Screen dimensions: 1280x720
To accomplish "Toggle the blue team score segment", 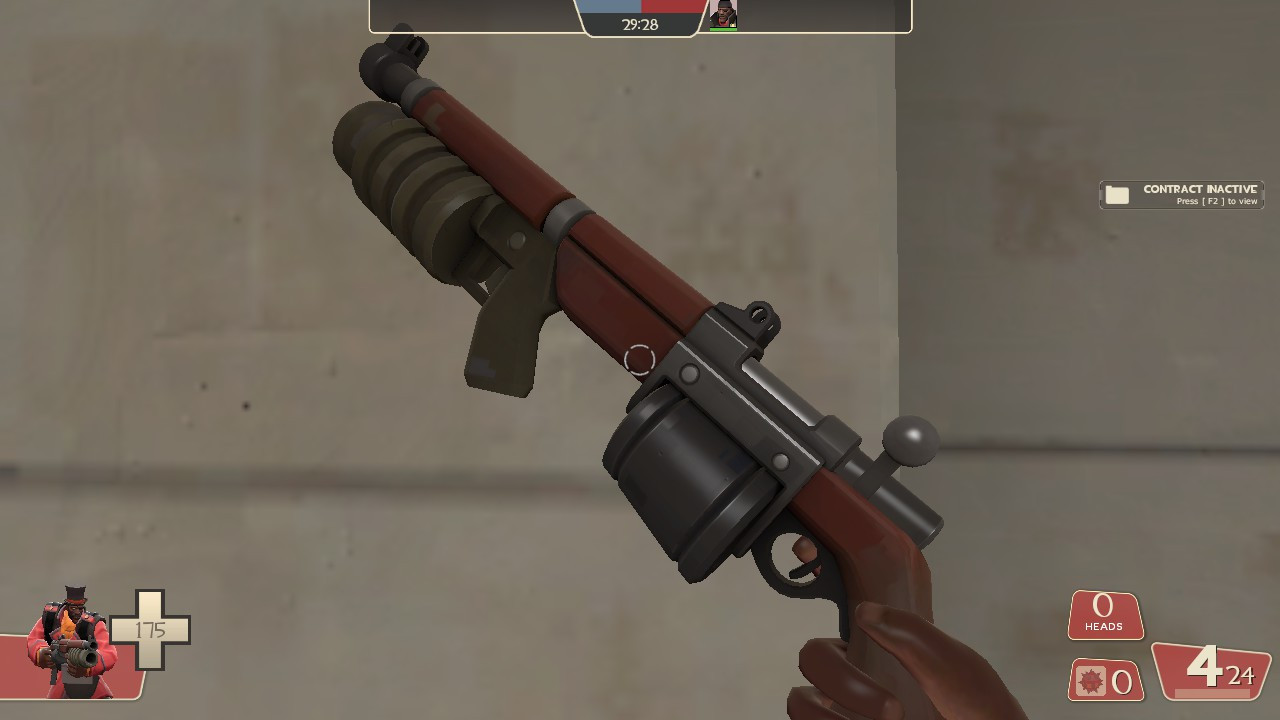I will 608,7.
